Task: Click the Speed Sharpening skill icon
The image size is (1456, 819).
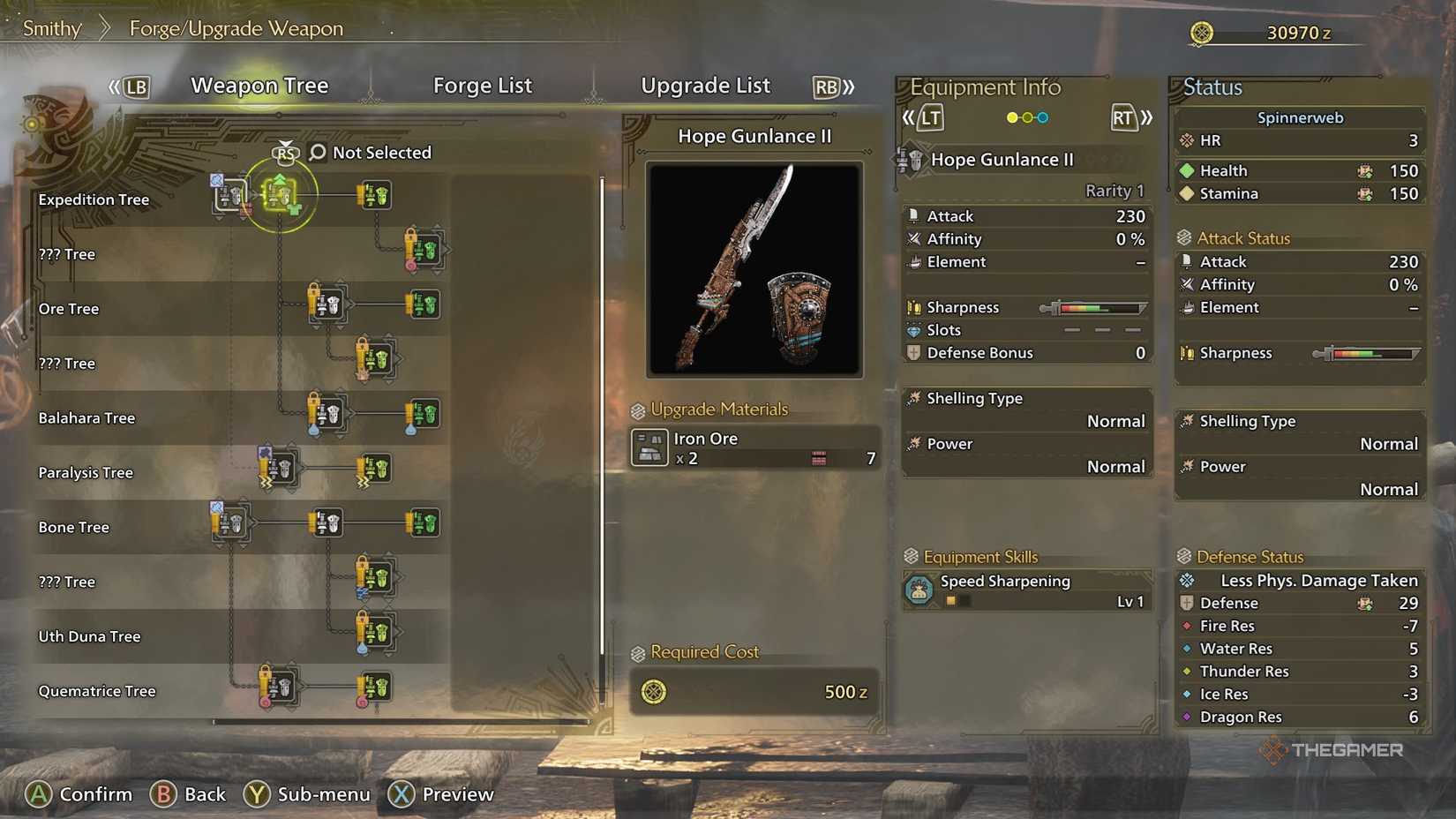Action: pos(920,590)
